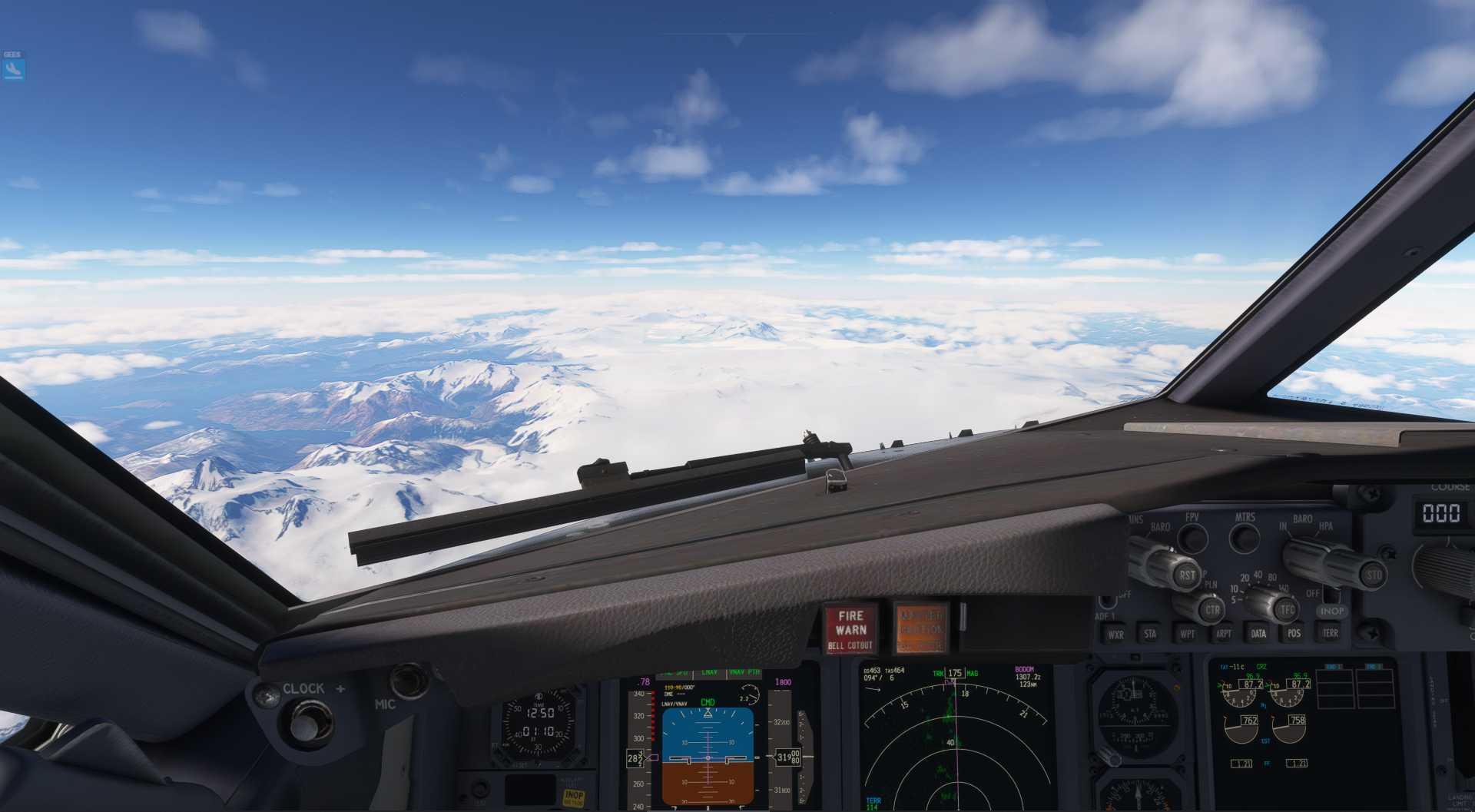The width and height of the screenshot is (1475, 812).
Task: Expand the toolbar arrow at top center
Action: 736,40
